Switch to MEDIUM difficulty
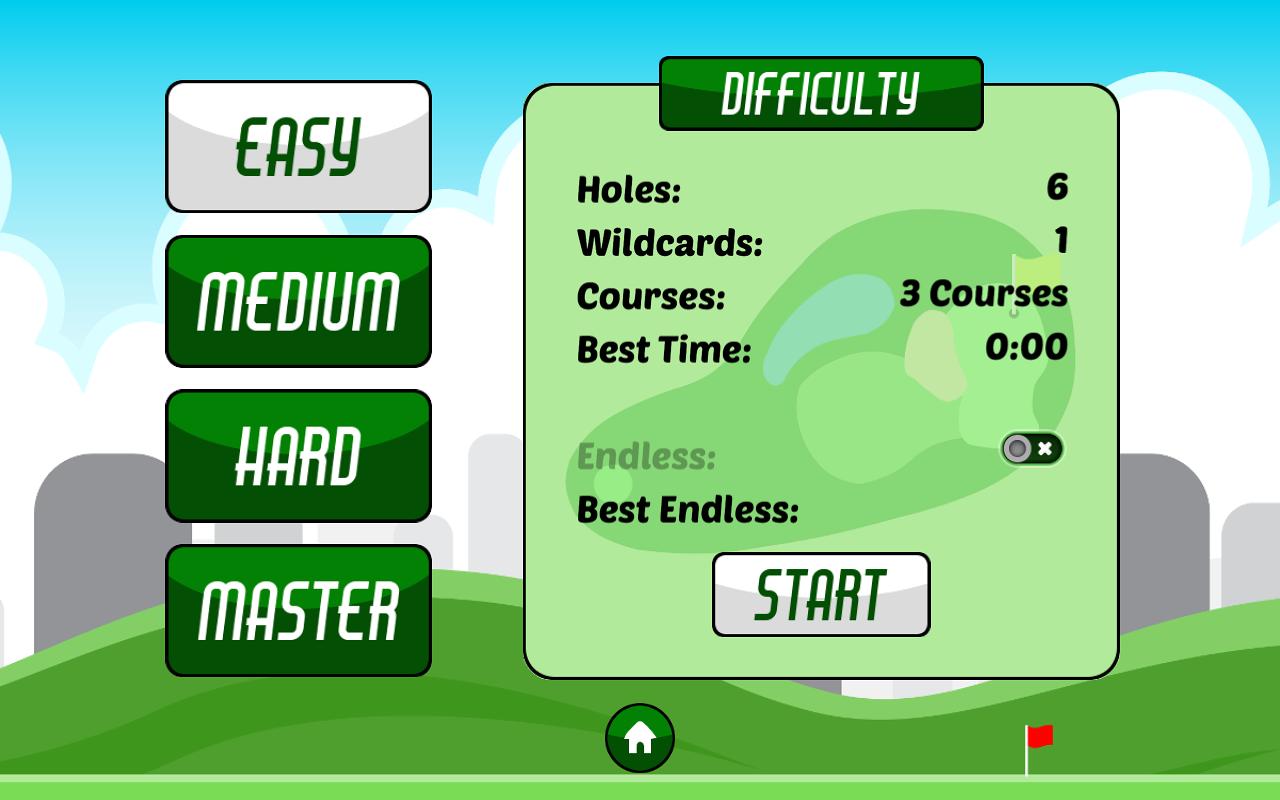 [x=298, y=301]
